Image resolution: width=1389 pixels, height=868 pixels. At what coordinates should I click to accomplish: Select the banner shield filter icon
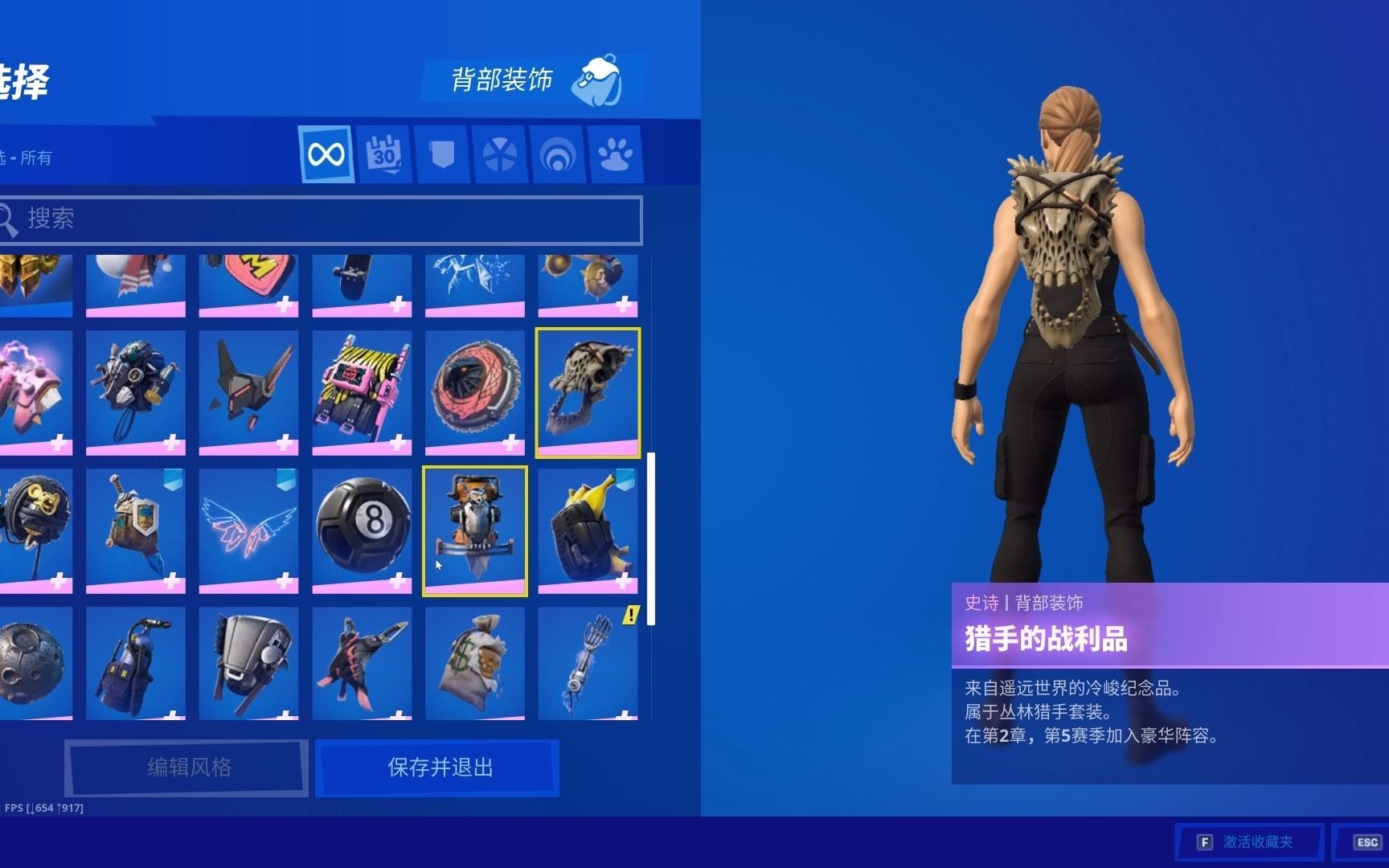(x=442, y=154)
